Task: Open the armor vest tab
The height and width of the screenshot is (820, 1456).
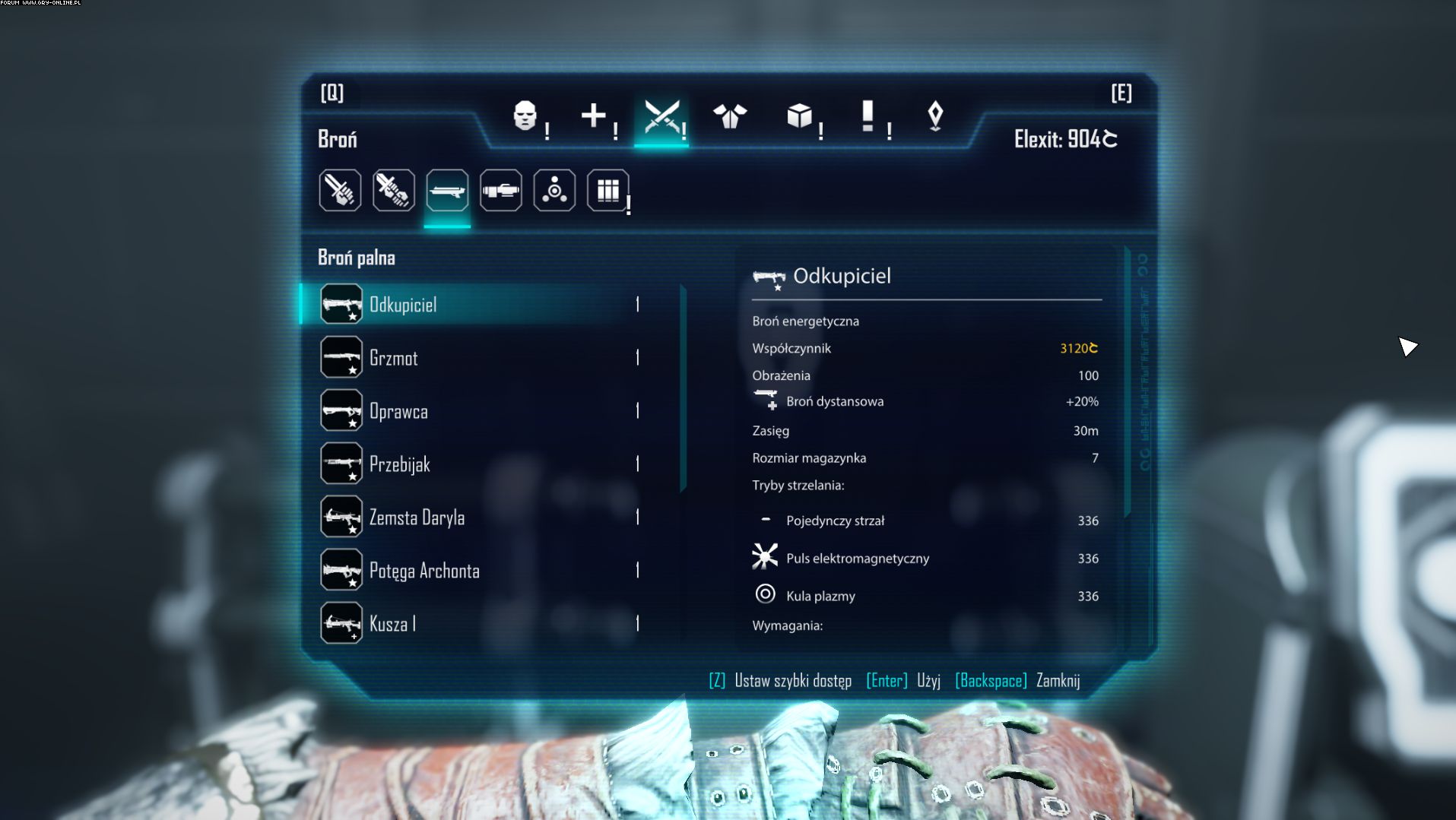Action: click(730, 116)
